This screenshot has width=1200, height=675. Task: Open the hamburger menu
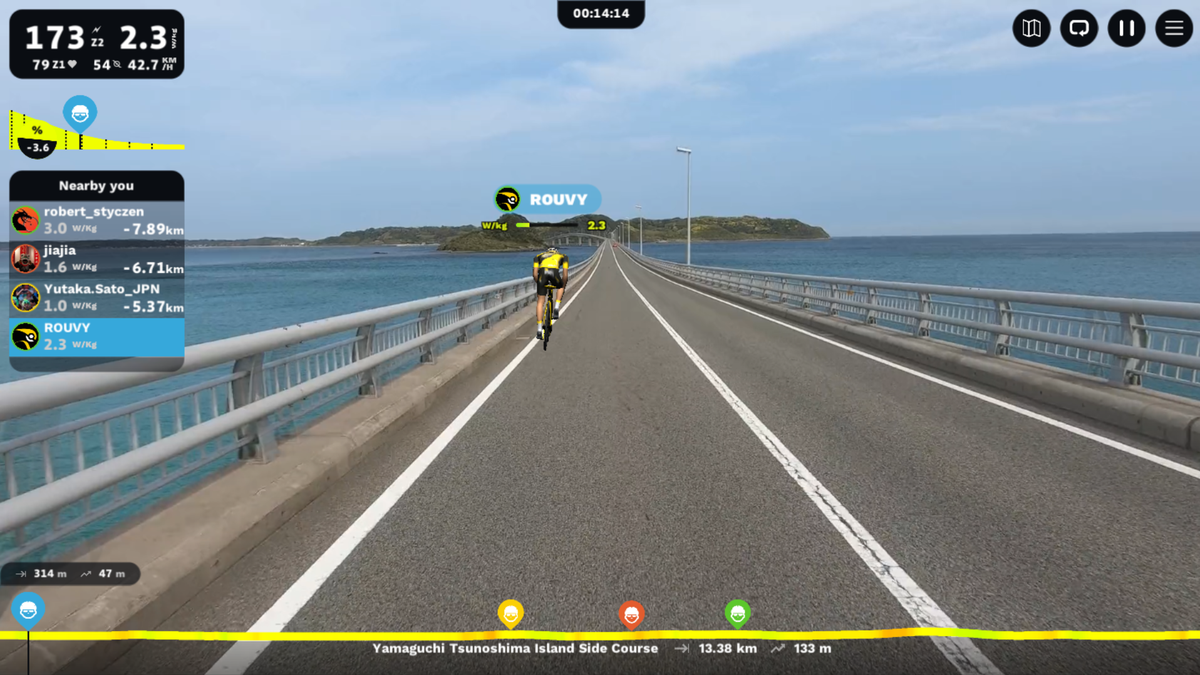(1174, 28)
